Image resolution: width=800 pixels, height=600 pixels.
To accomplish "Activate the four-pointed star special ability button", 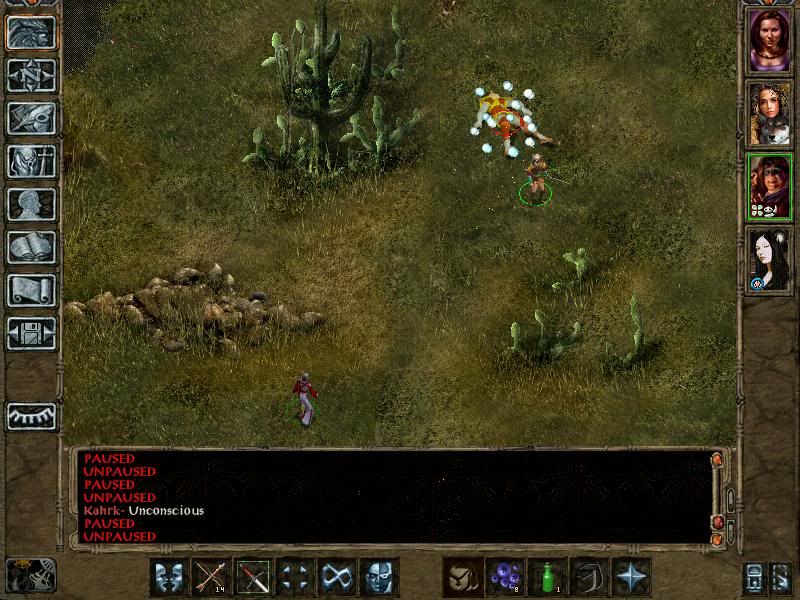I will (x=632, y=577).
